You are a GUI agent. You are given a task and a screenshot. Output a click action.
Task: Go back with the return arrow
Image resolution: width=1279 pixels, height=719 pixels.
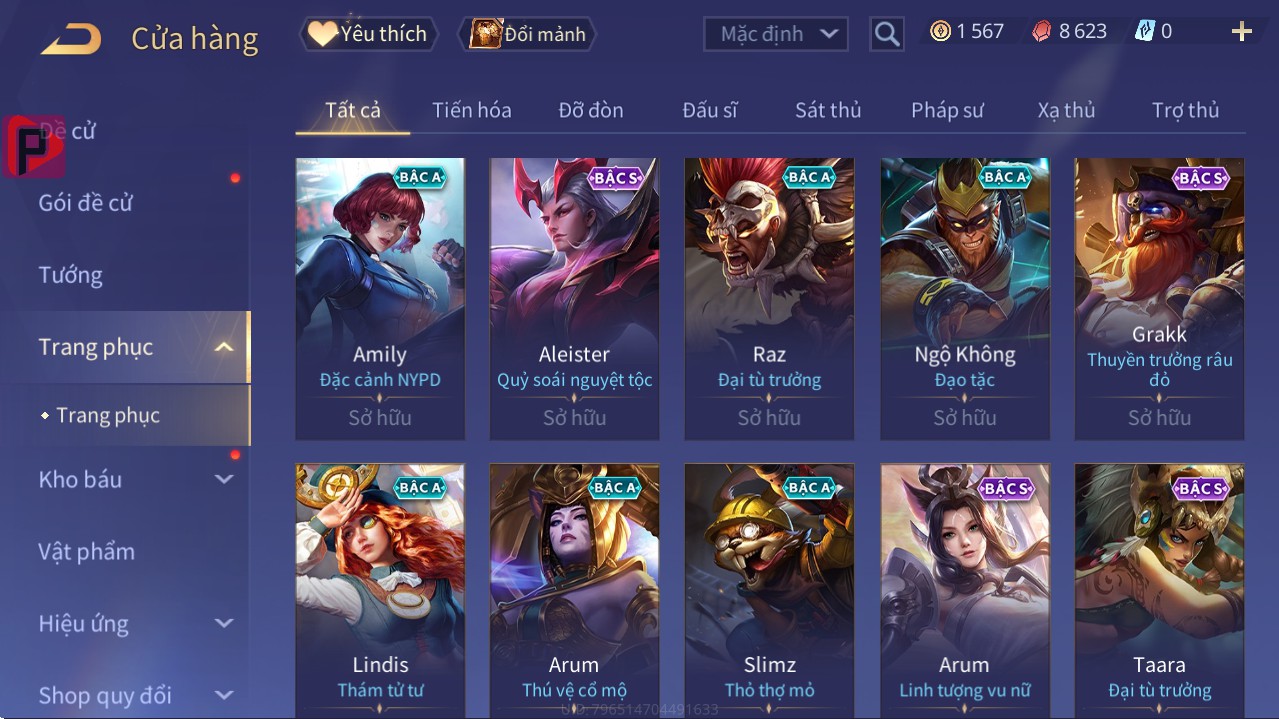tap(71, 39)
